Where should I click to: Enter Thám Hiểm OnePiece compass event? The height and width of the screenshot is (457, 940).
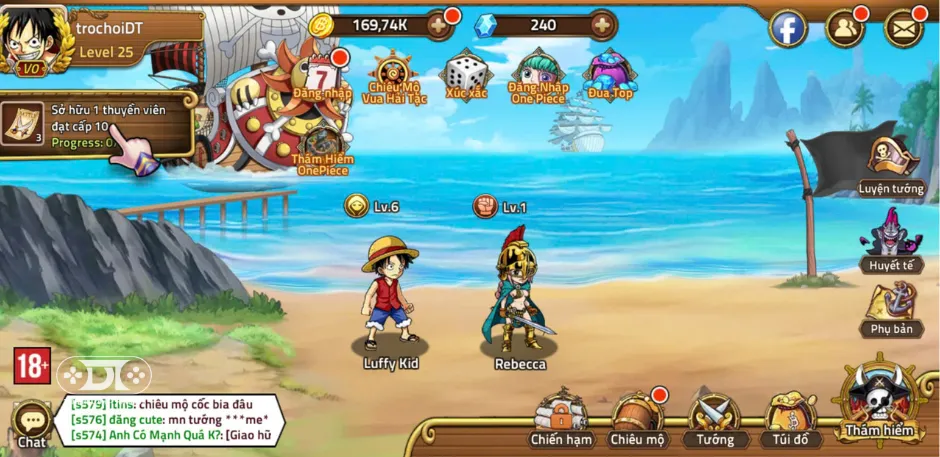pos(321,152)
